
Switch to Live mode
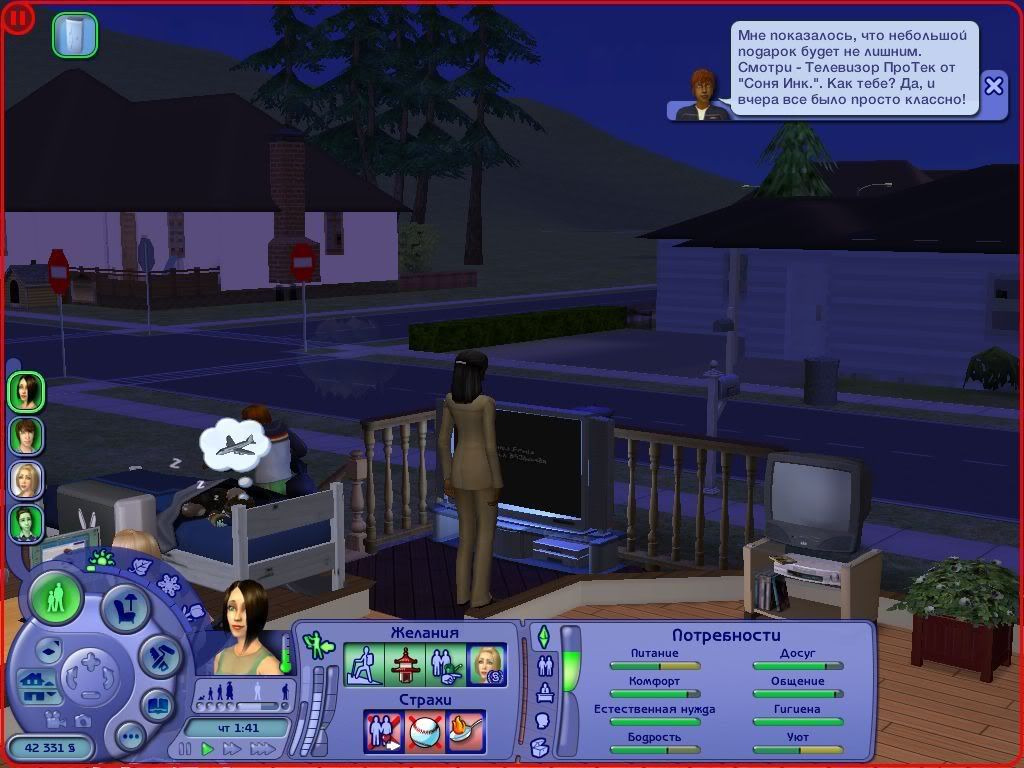tap(56, 600)
